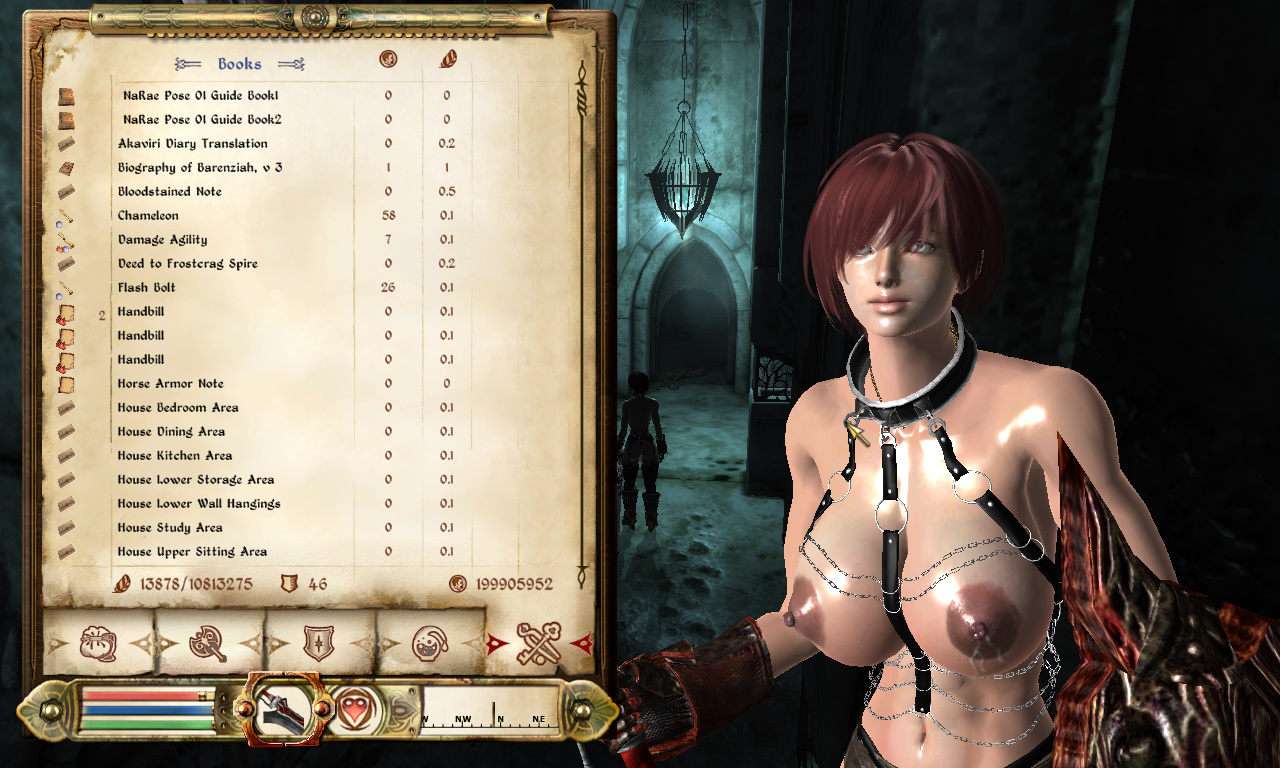Open the Deed to Frostcrag Spire
The image size is (1280, 768).
[188, 264]
